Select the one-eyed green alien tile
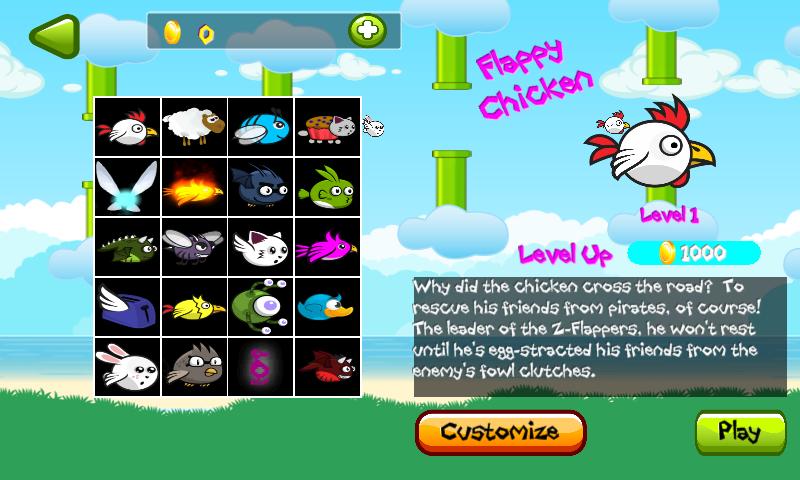The height and width of the screenshot is (480, 800). click(260, 307)
